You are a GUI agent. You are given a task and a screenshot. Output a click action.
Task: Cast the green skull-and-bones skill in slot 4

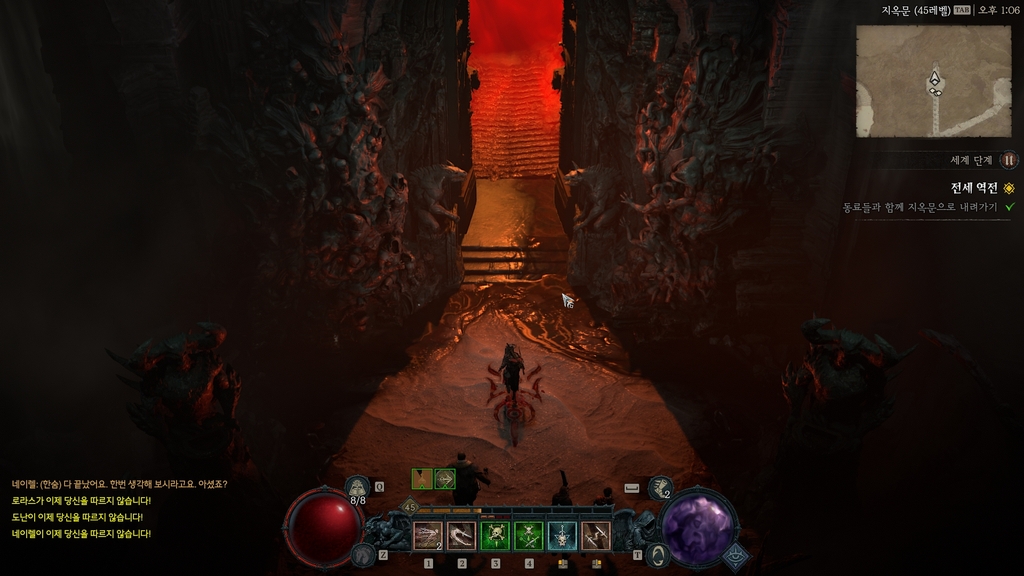[x=529, y=537]
